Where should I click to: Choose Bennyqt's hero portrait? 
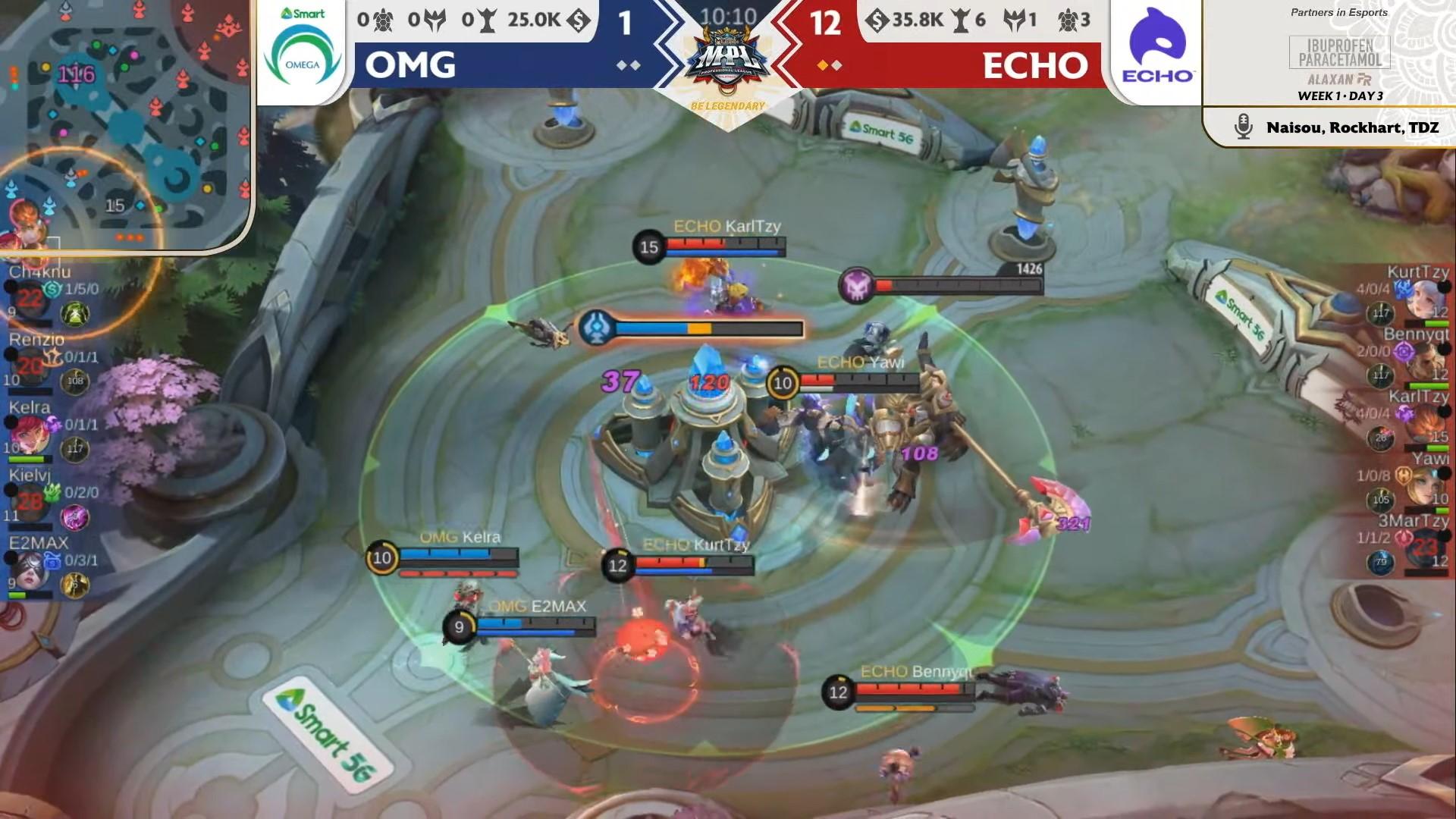pos(1424,361)
